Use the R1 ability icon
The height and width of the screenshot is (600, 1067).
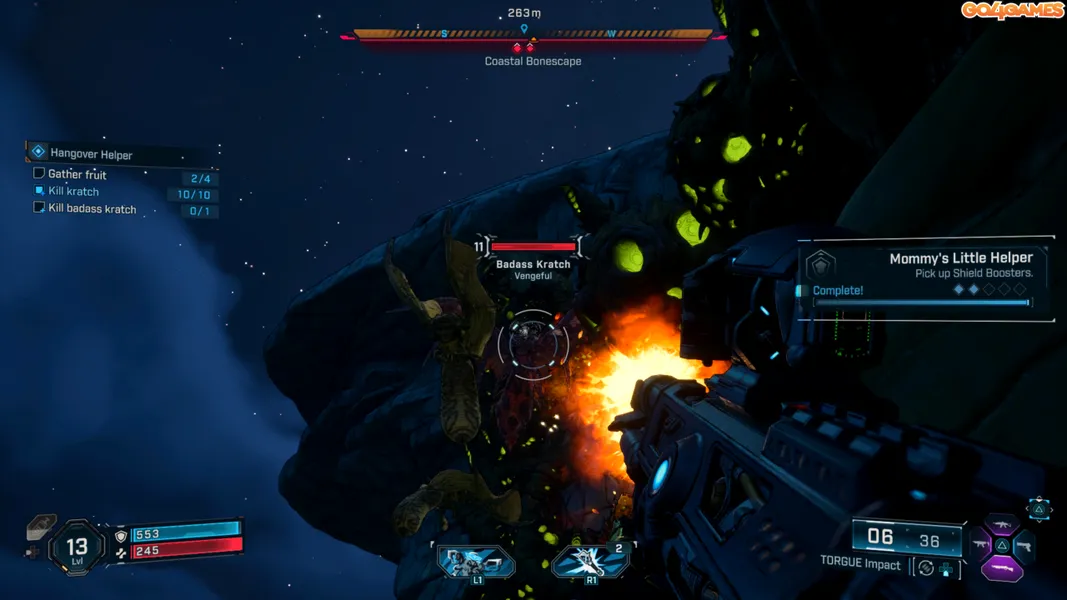coord(590,562)
